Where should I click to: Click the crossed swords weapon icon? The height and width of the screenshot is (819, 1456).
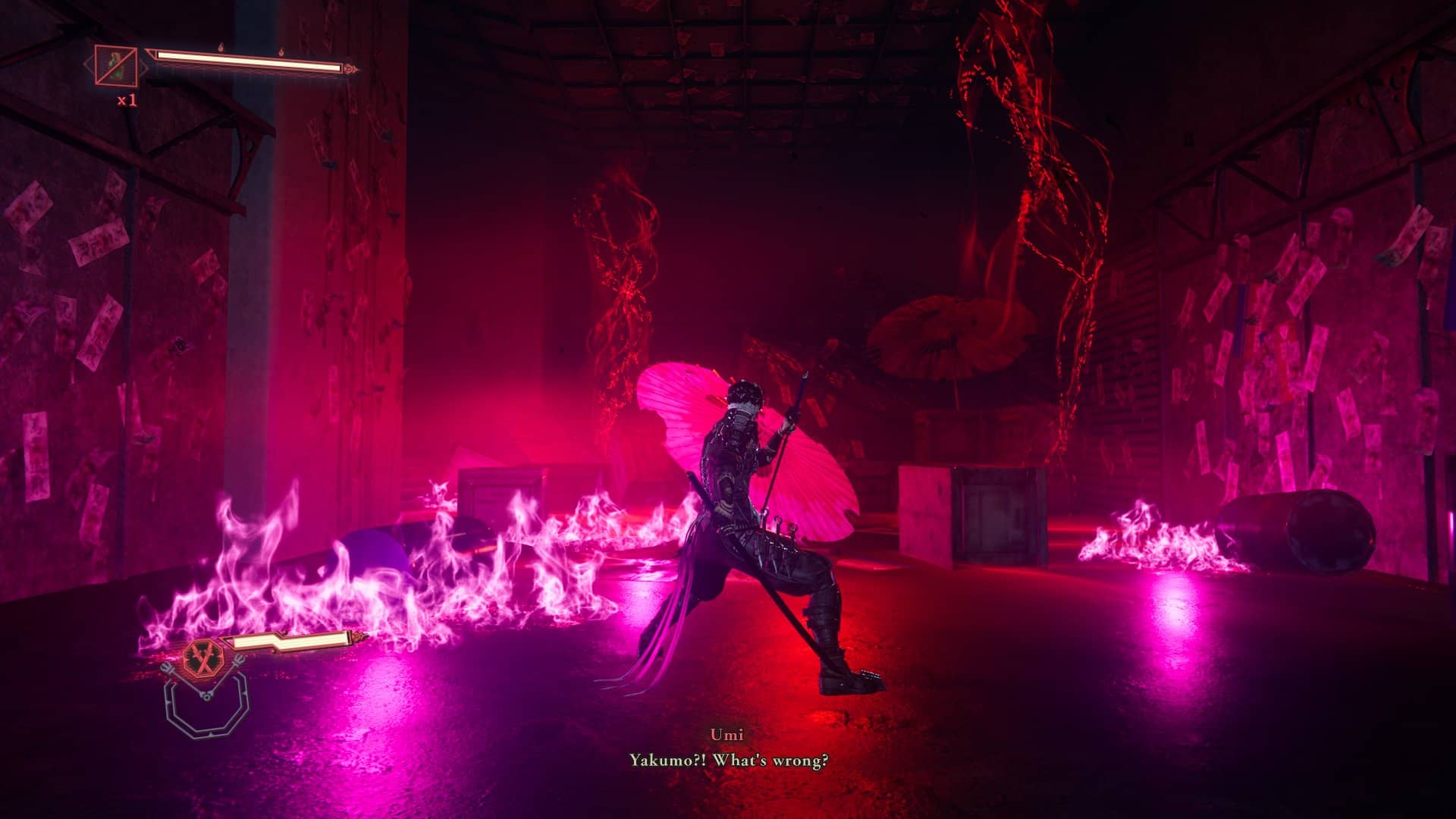203,657
